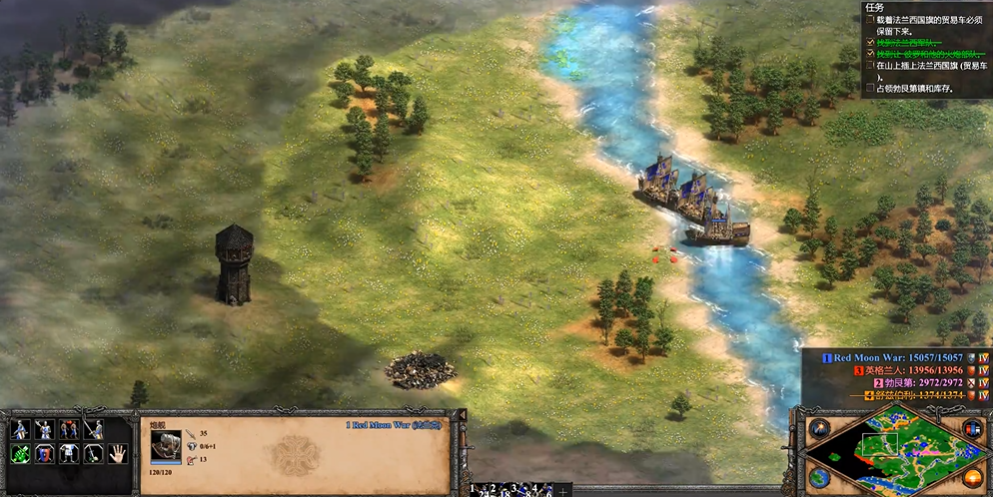The height and width of the screenshot is (497, 993).
Task: Click the two red soldiers stance icon
Action: click(69, 430)
